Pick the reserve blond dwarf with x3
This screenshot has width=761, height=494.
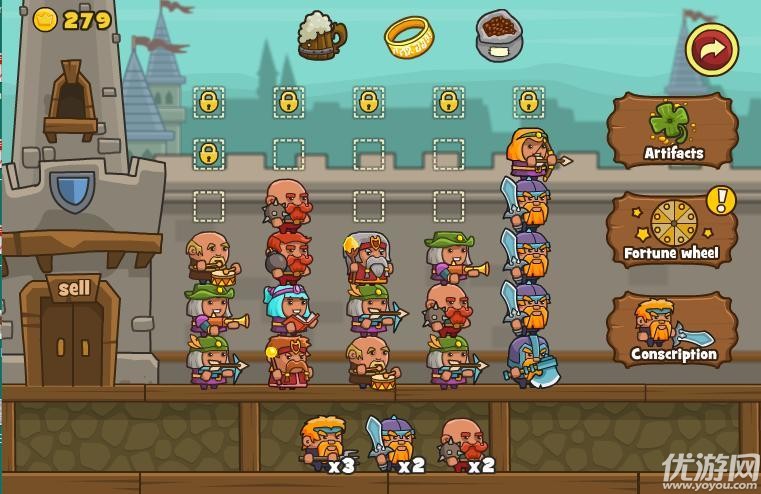[324, 442]
